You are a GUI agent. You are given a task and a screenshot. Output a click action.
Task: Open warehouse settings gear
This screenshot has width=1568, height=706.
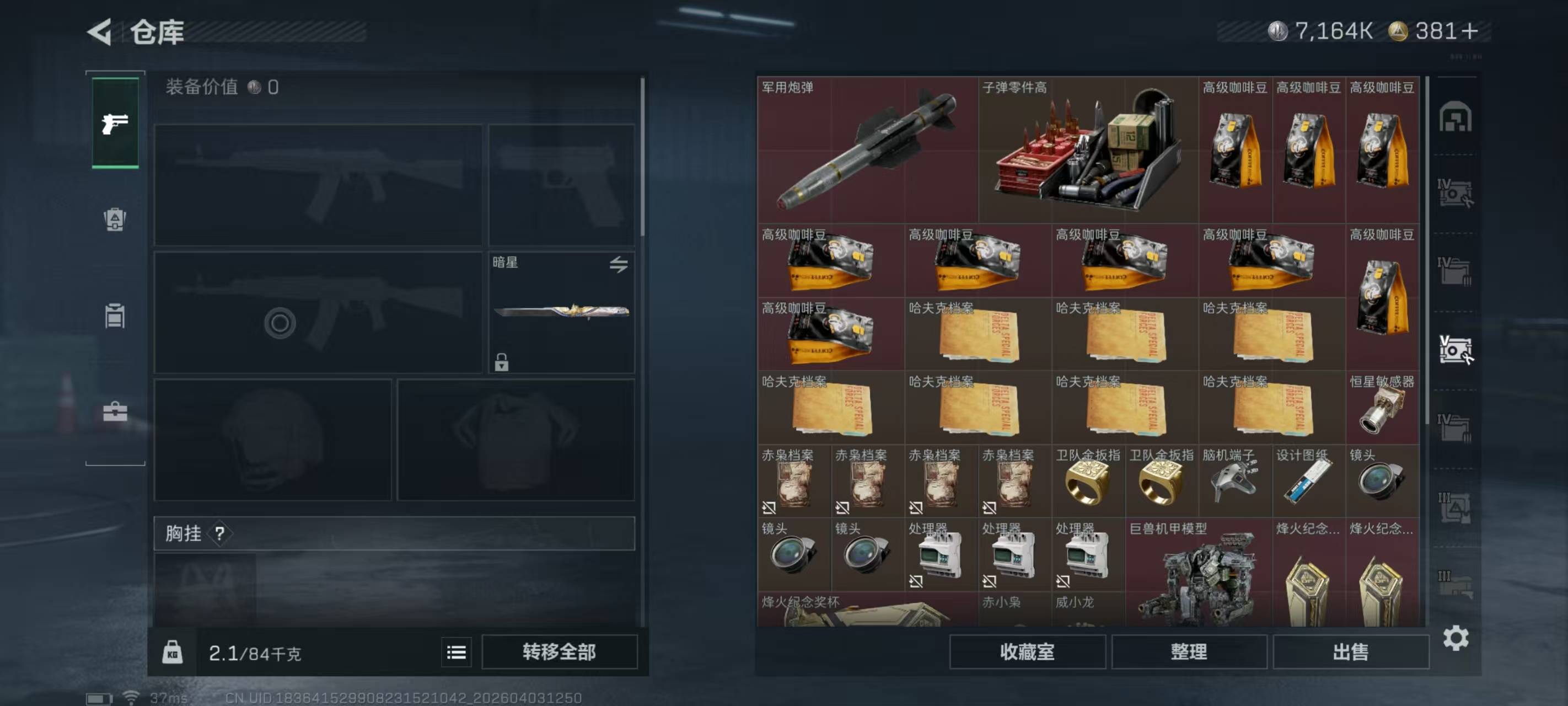1456,638
